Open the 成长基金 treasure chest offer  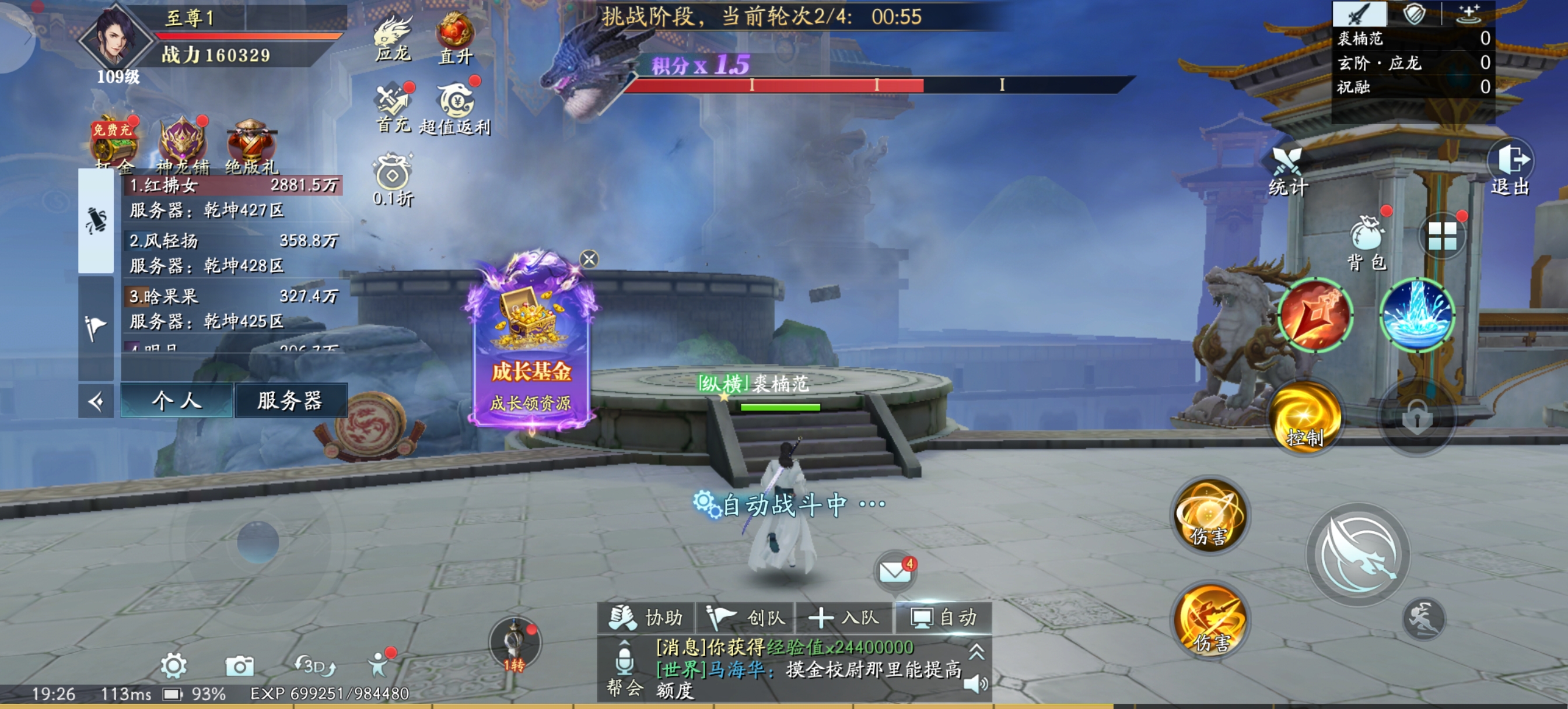(531, 341)
